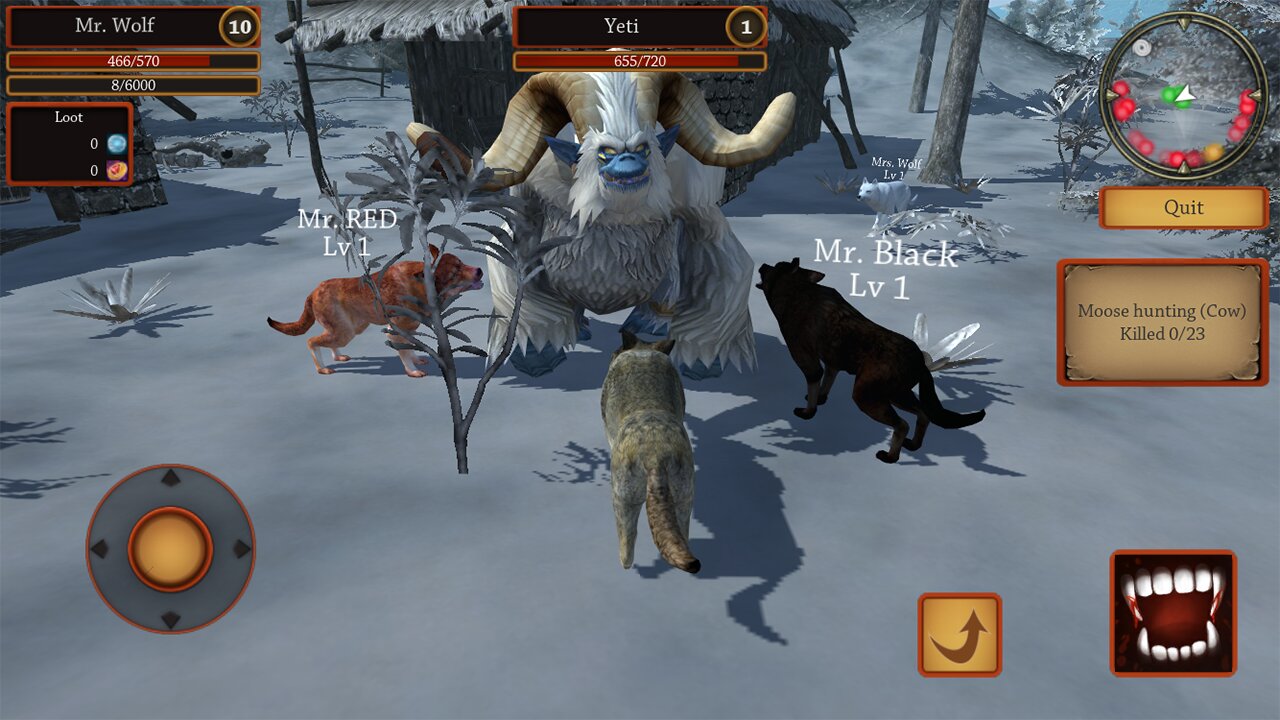Tap the green ally dot on minimap

[x=1169, y=93]
